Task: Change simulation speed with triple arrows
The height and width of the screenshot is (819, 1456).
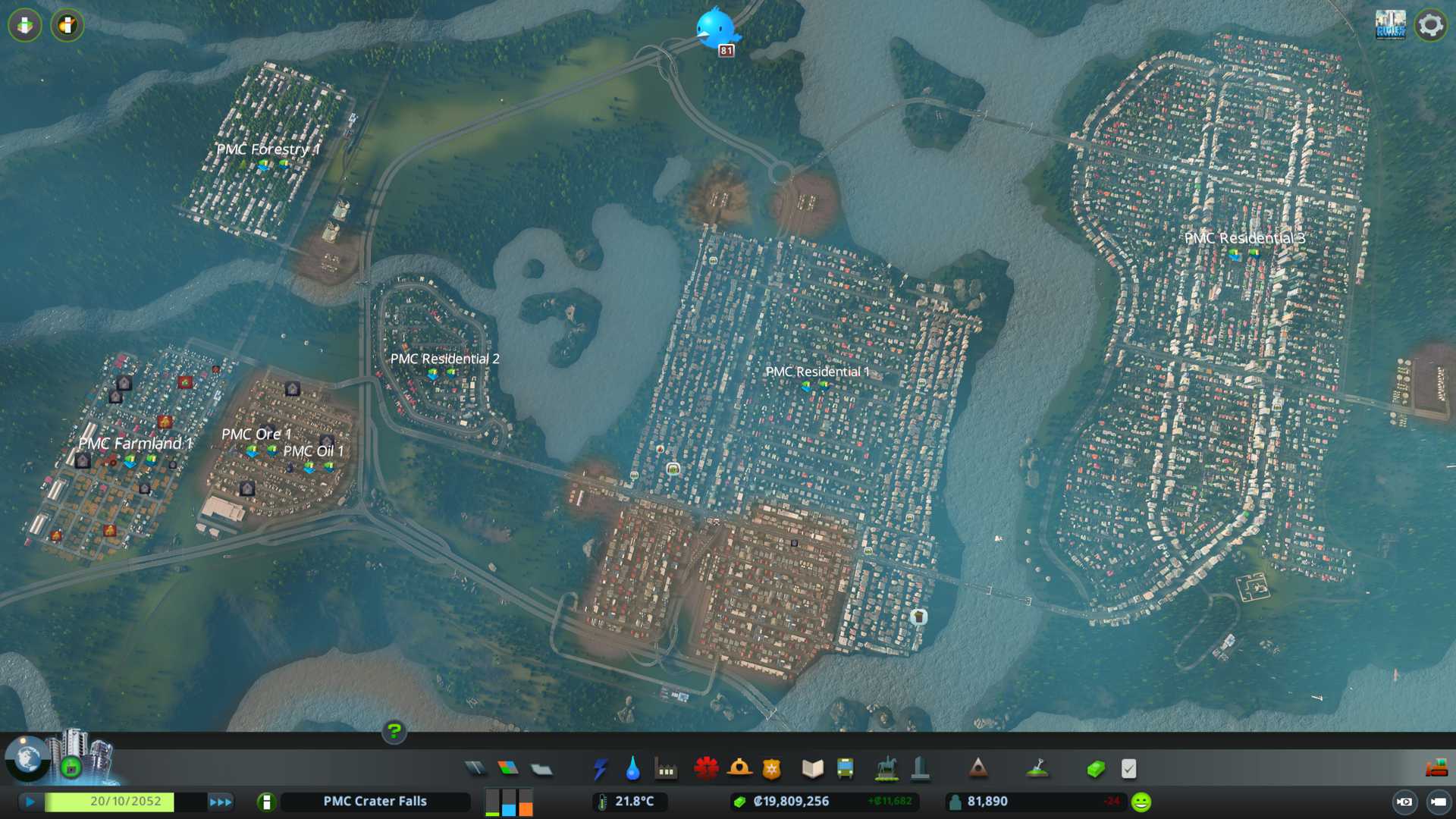Action: 221,802
